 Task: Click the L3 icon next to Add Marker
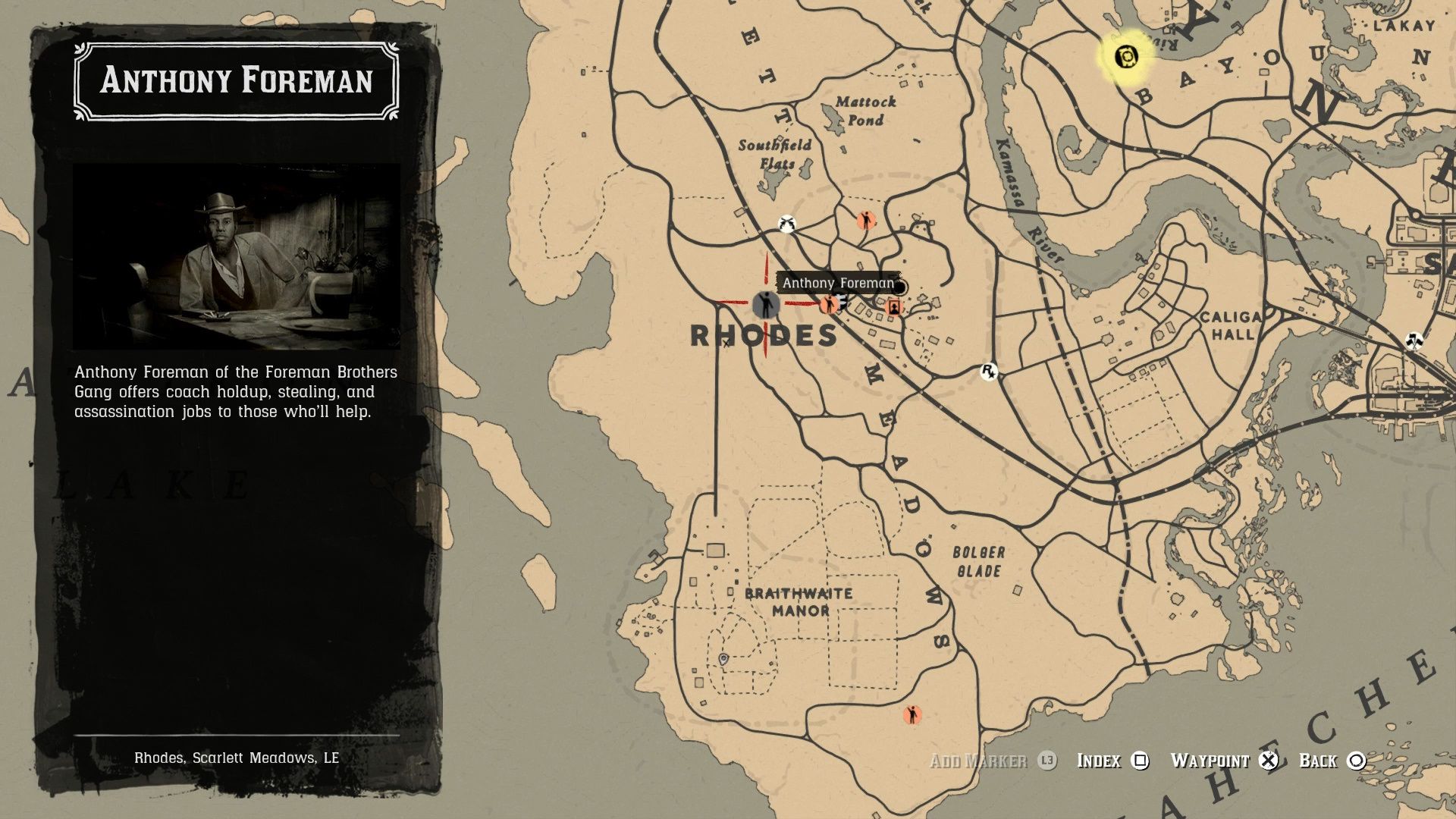coord(1046,761)
